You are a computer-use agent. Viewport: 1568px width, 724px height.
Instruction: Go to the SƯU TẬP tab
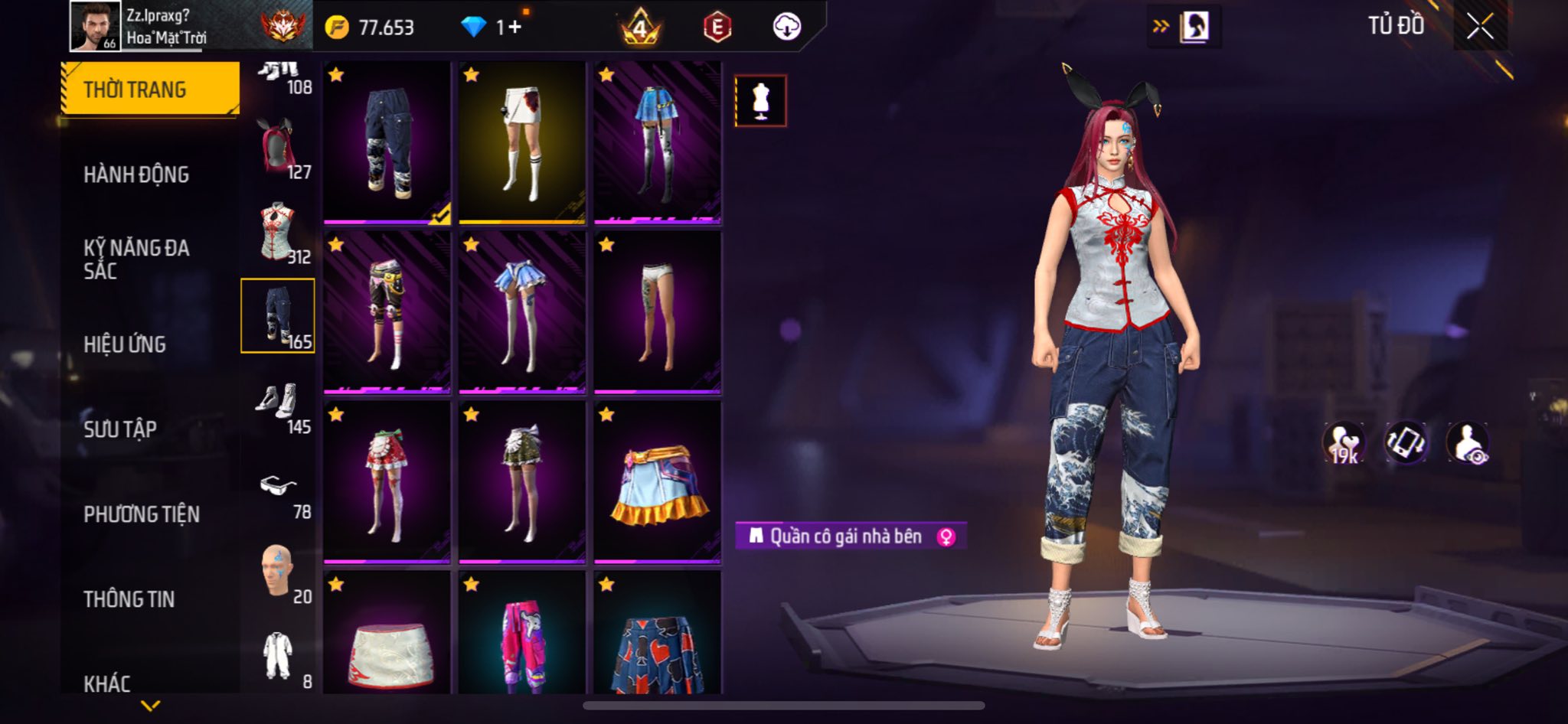[x=120, y=429]
